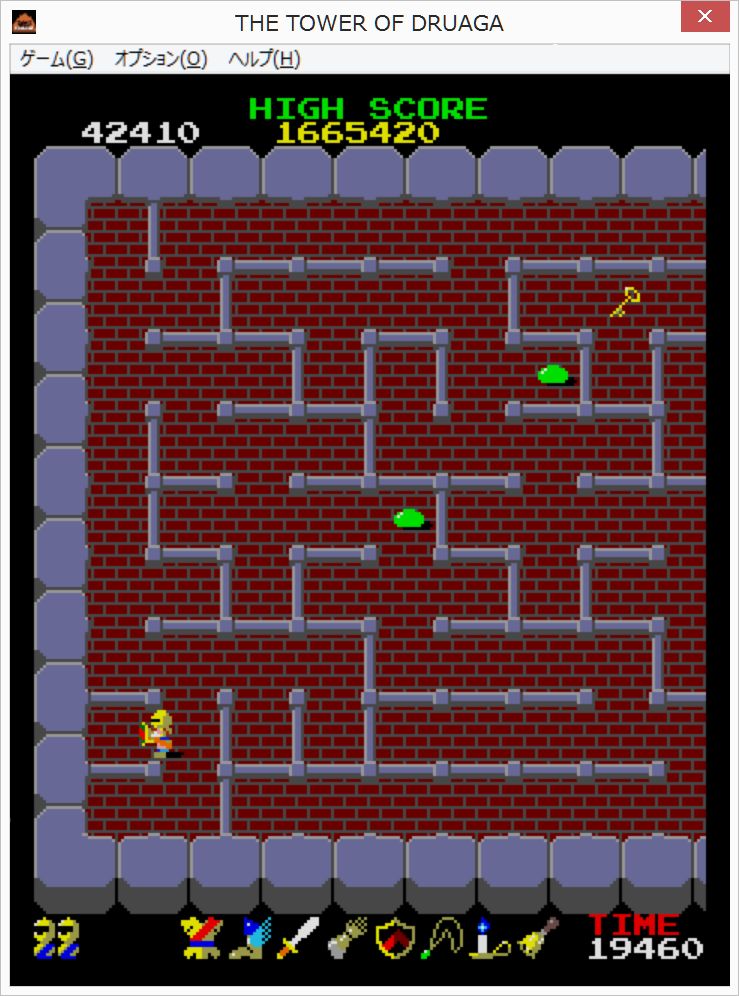Pick the red shield item icon

click(x=394, y=938)
